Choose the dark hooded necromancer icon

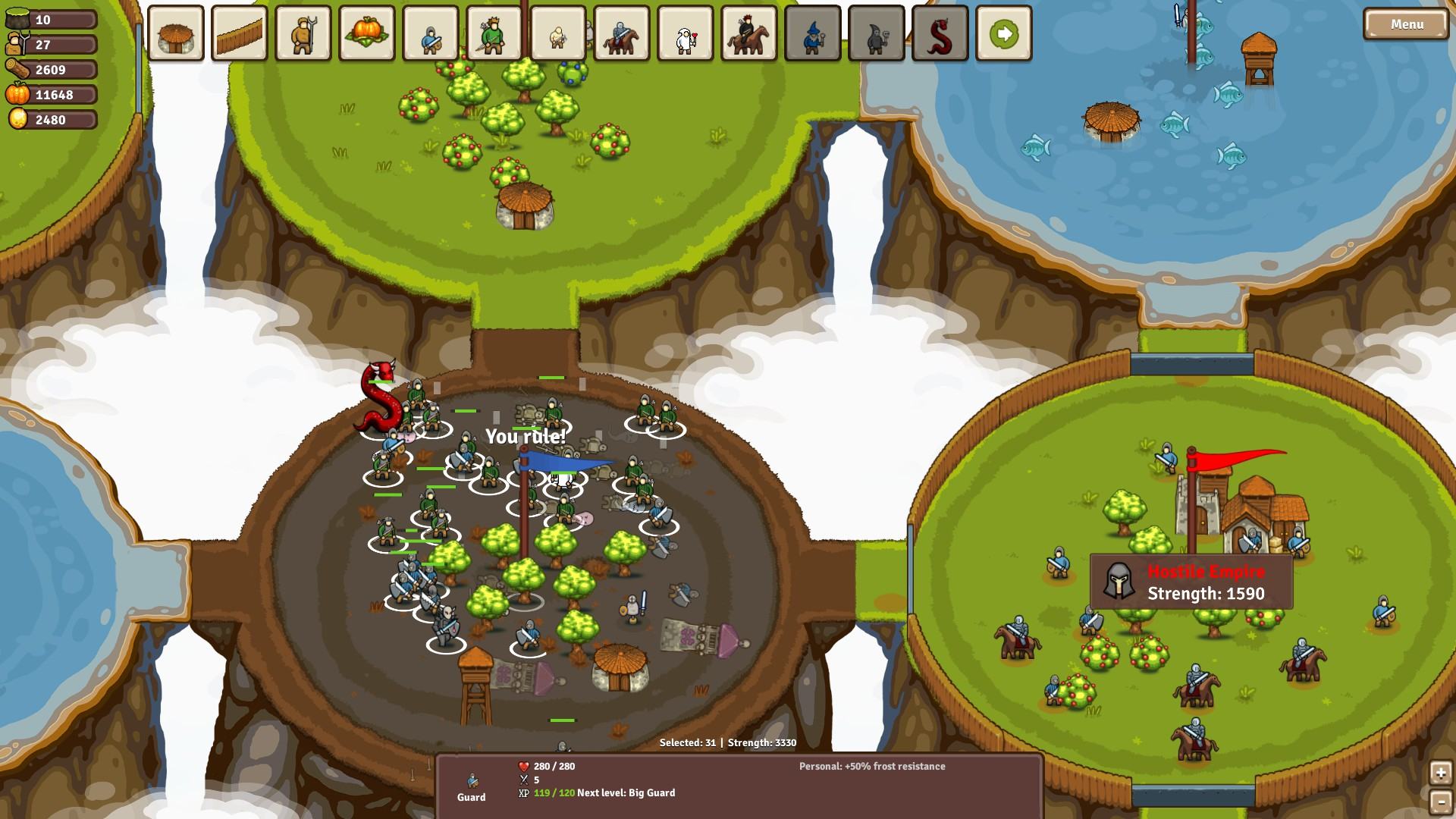coord(877,33)
